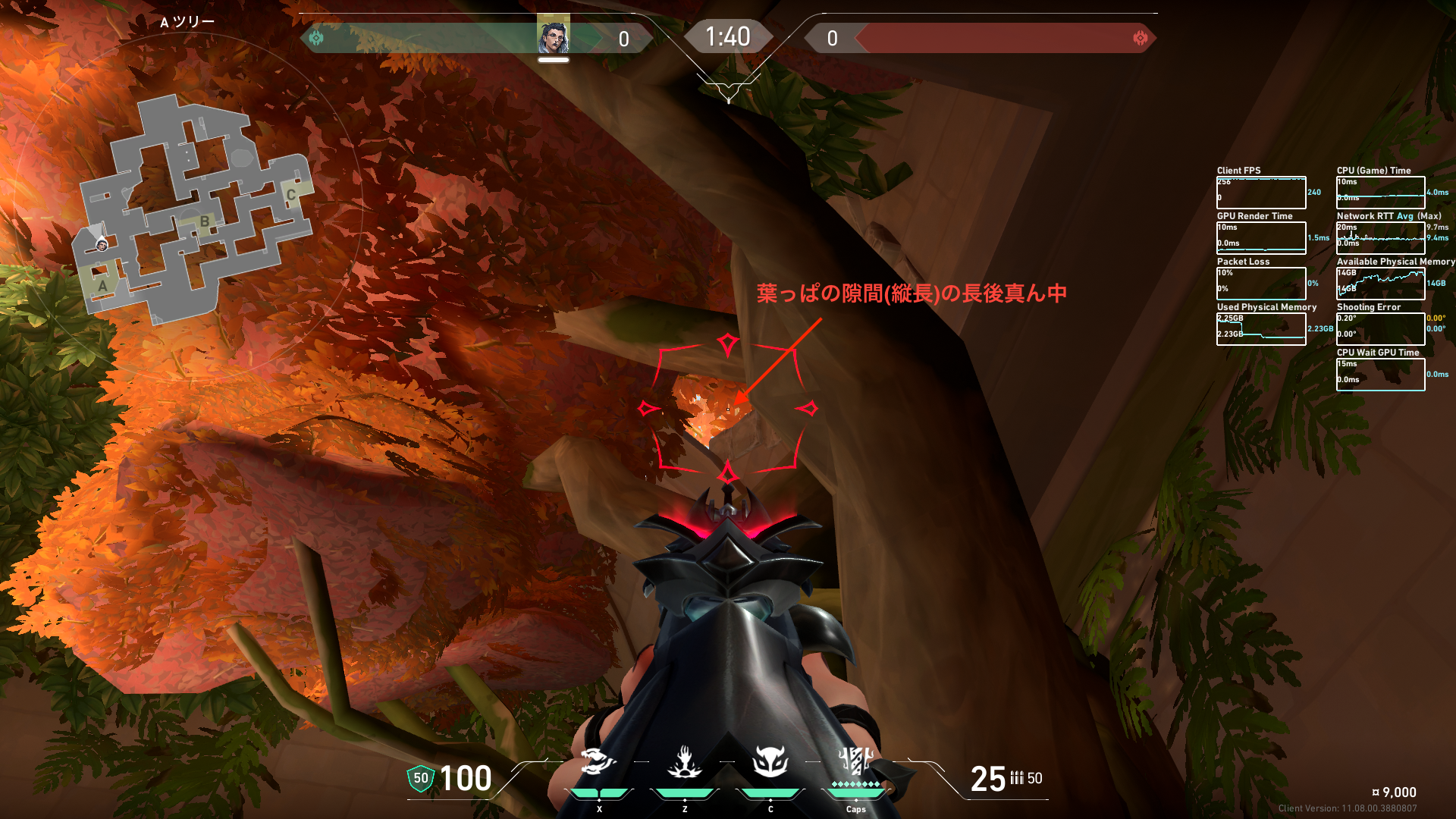Select the B site marker on the minimap

point(204,222)
